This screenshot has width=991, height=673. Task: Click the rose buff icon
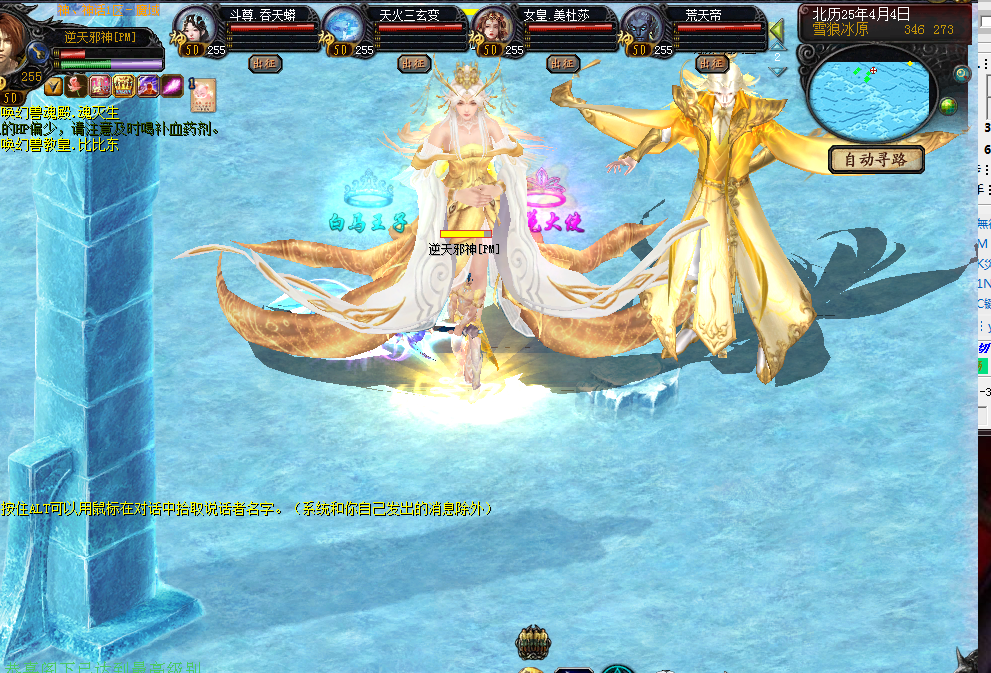77,85
